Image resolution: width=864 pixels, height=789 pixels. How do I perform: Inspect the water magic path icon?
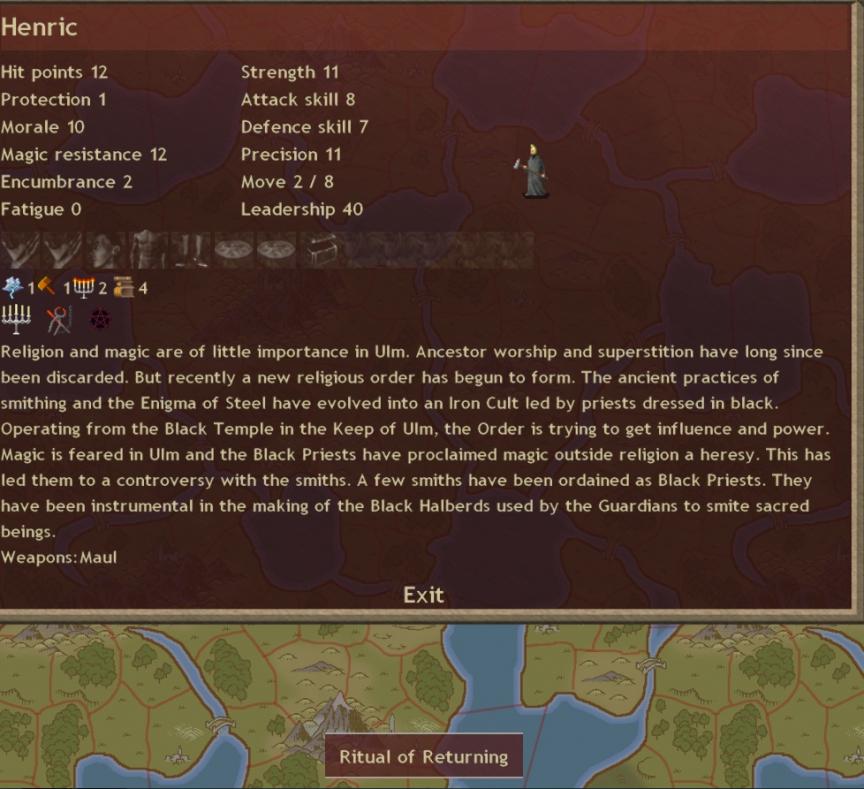13,288
